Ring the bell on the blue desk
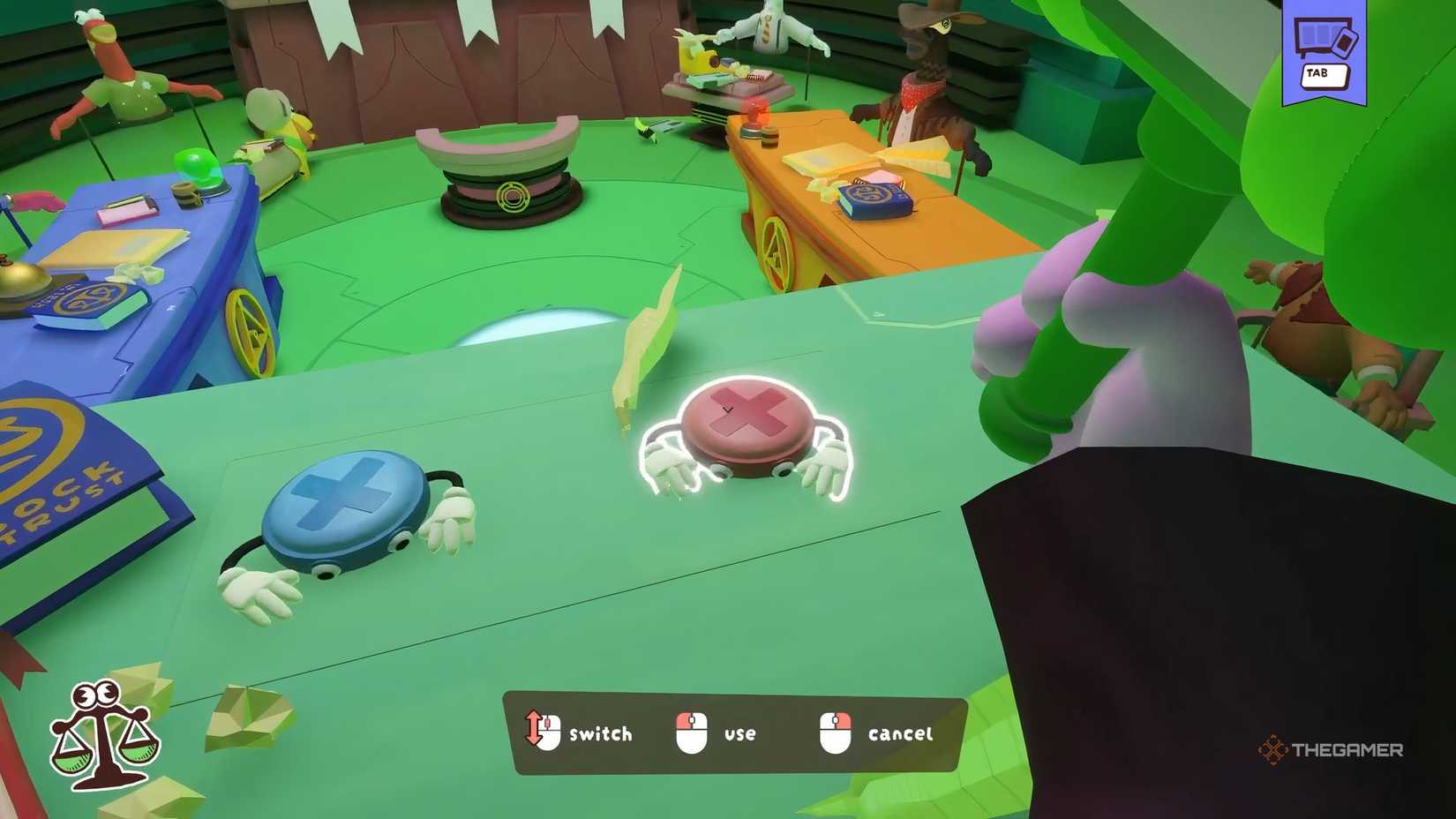The width and height of the screenshot is (1456, 819). tap(16, 282)
